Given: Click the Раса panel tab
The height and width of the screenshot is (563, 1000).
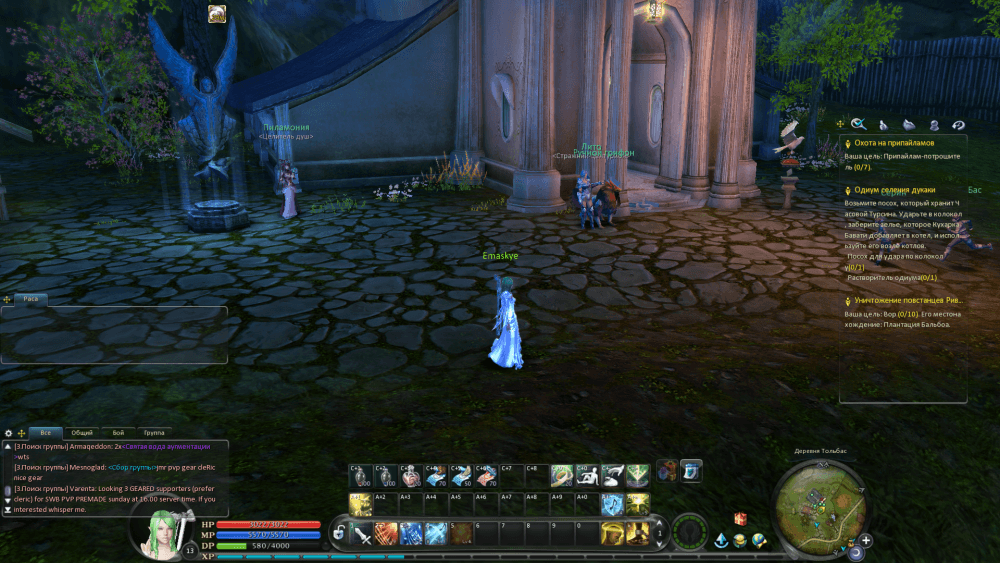Looking at the screenshot, I should [x=31, y=298].
